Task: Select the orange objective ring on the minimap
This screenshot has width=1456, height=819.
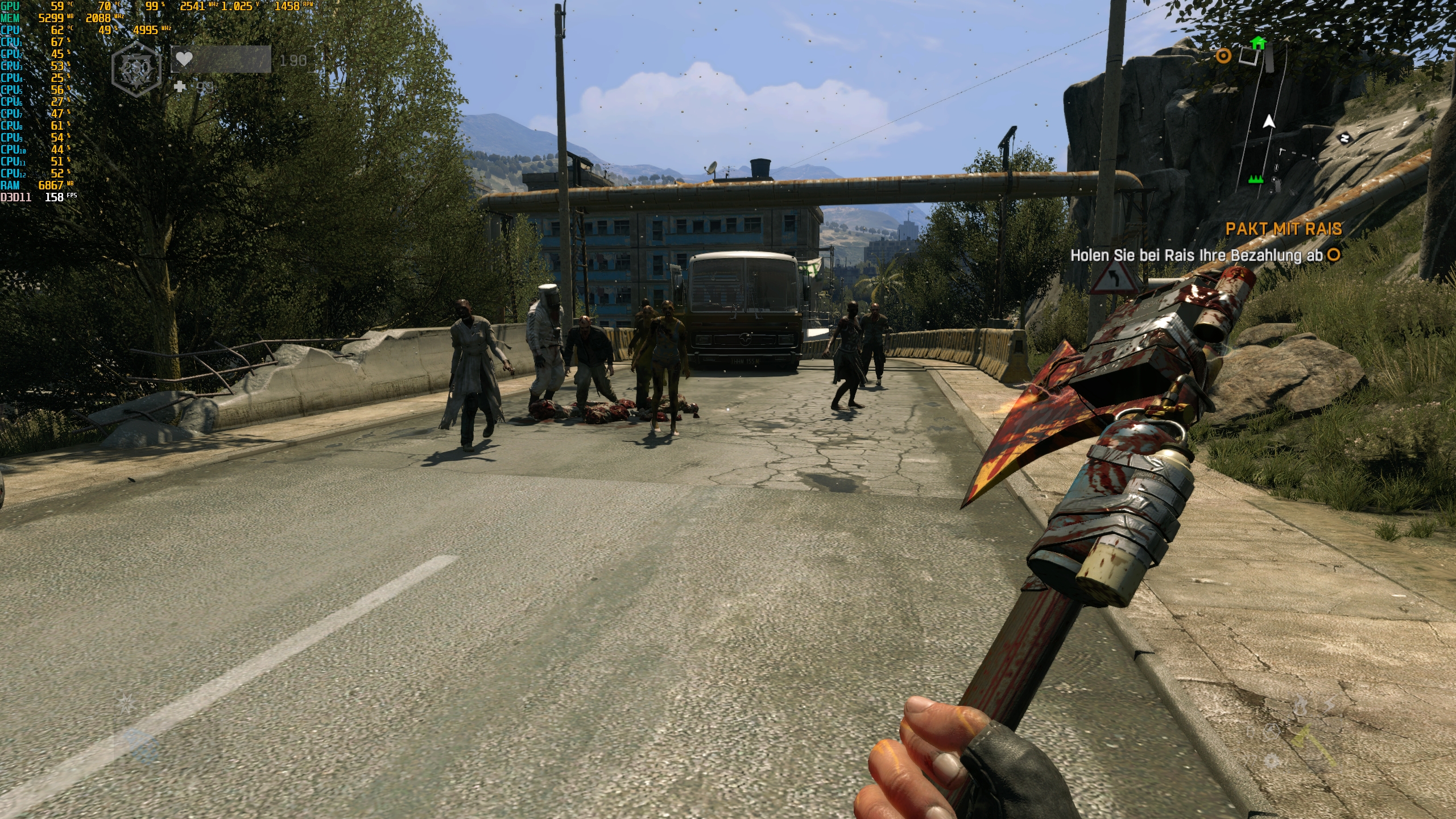Action: (x=1223, y=56)
